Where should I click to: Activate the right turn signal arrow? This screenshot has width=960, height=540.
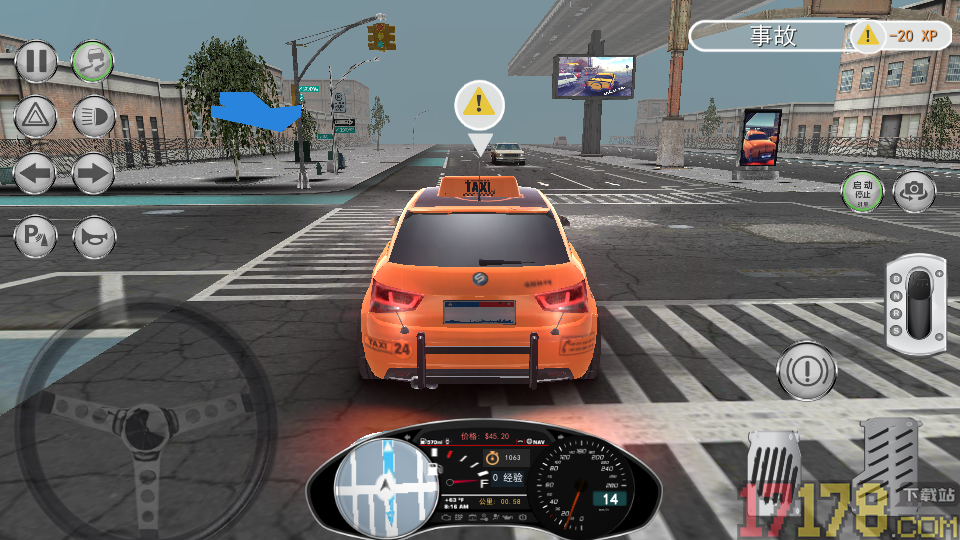coord(93,175)
